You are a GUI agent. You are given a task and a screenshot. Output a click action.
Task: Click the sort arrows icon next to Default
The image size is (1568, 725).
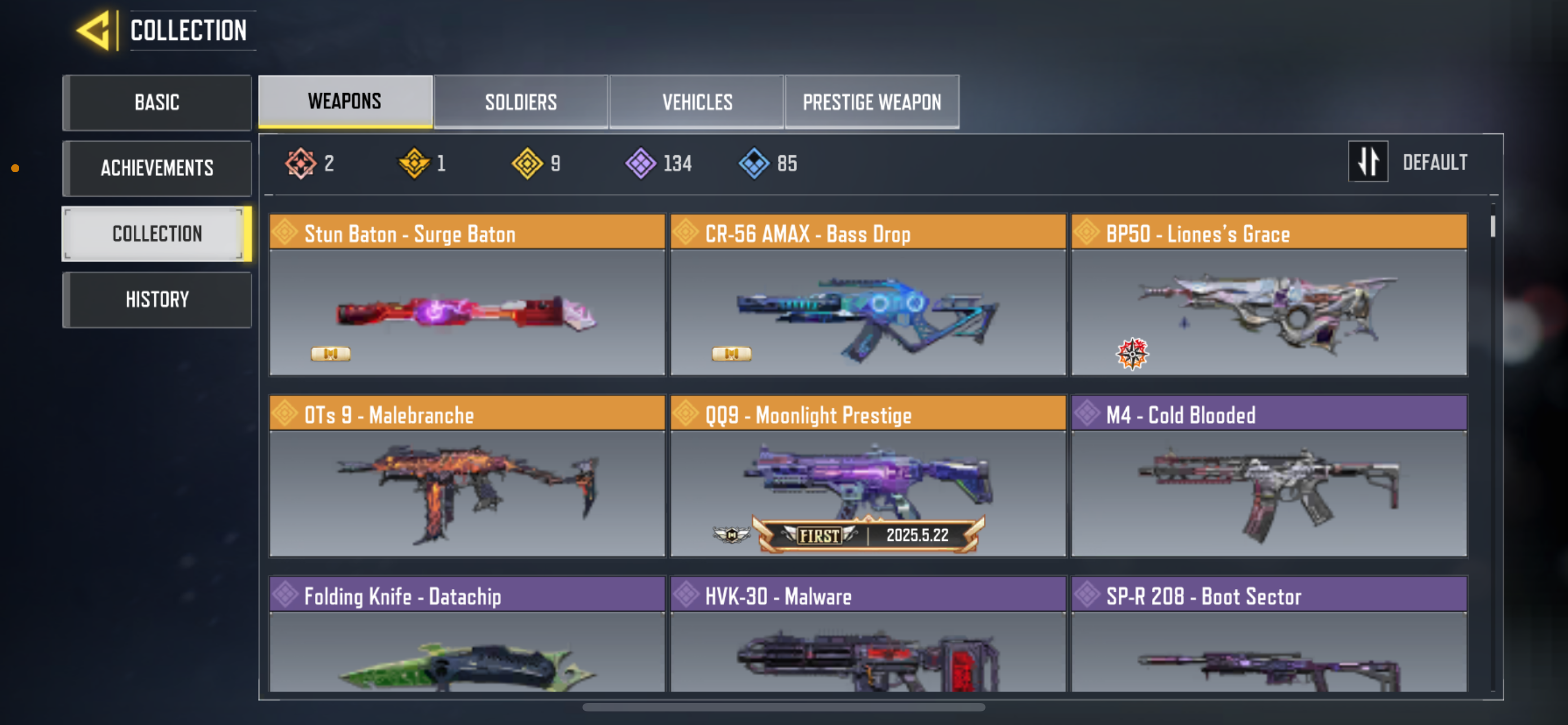[1368, 161]
